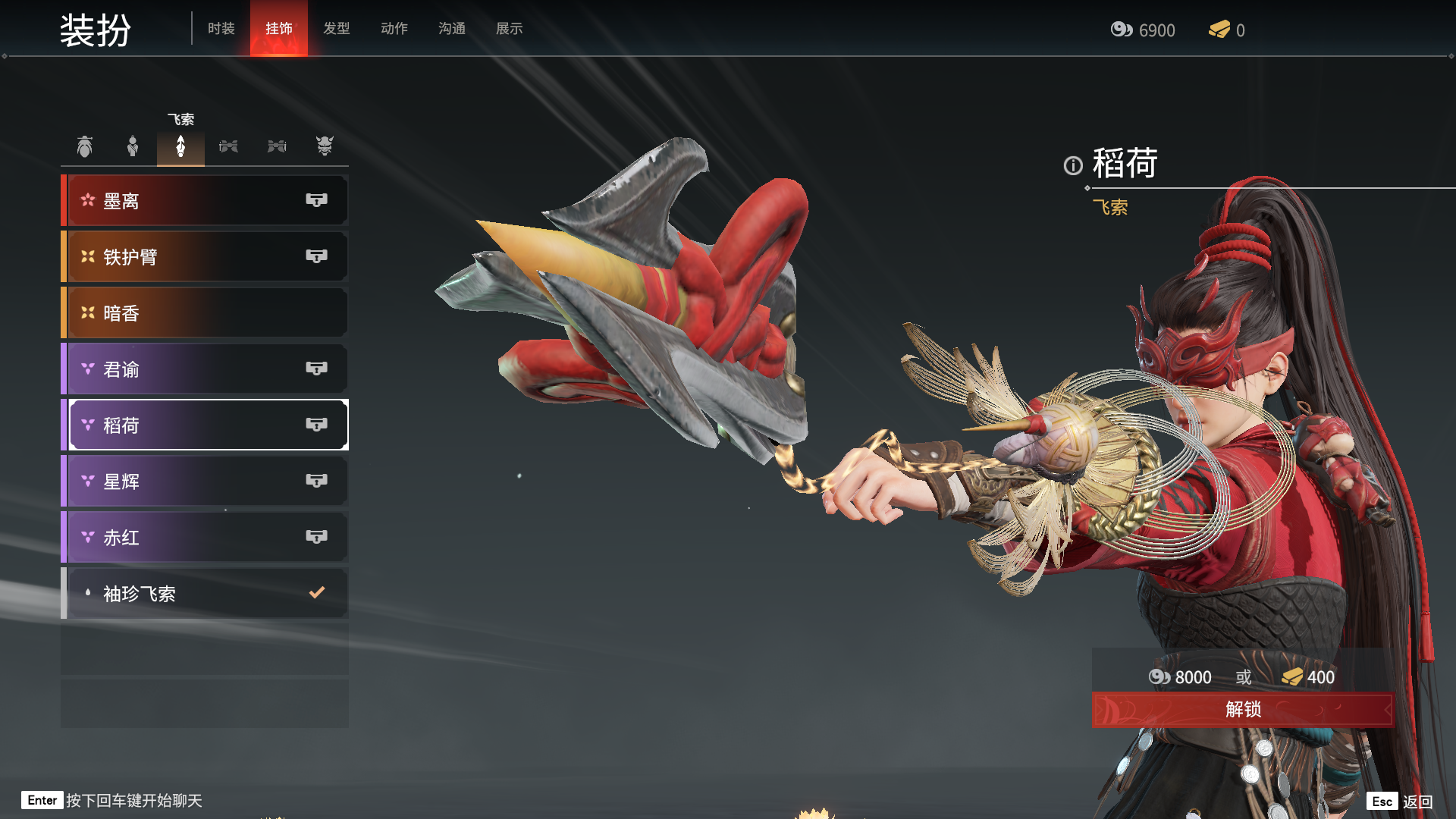This screenshot has height=819, width=1456.
Task: Select the 星辉 list row
Action: click(205, 482)
